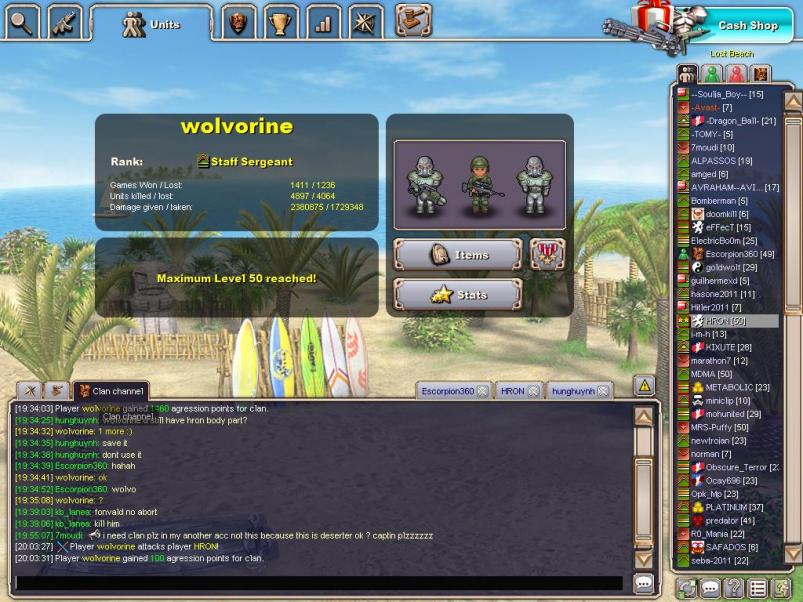Click the yellow warning triangle icon

(645, 385)
